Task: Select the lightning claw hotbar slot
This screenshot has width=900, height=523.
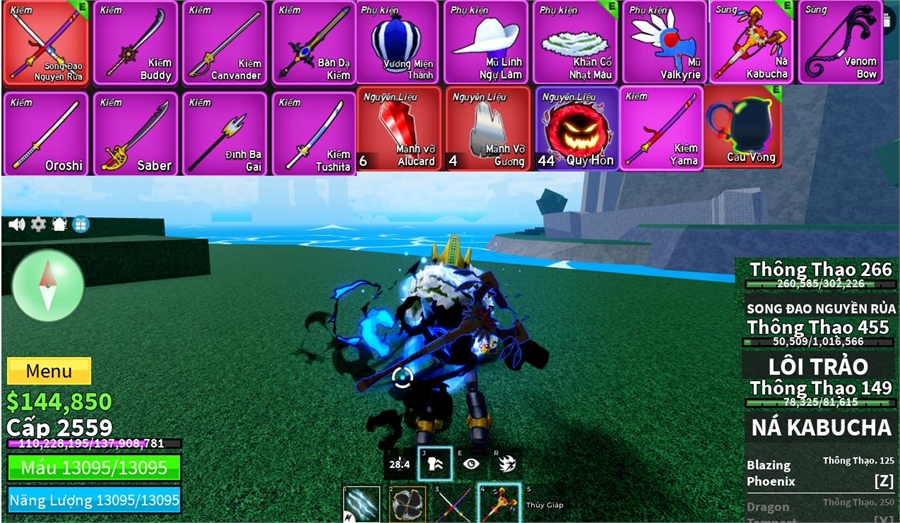Action: [x=362, y=504]
